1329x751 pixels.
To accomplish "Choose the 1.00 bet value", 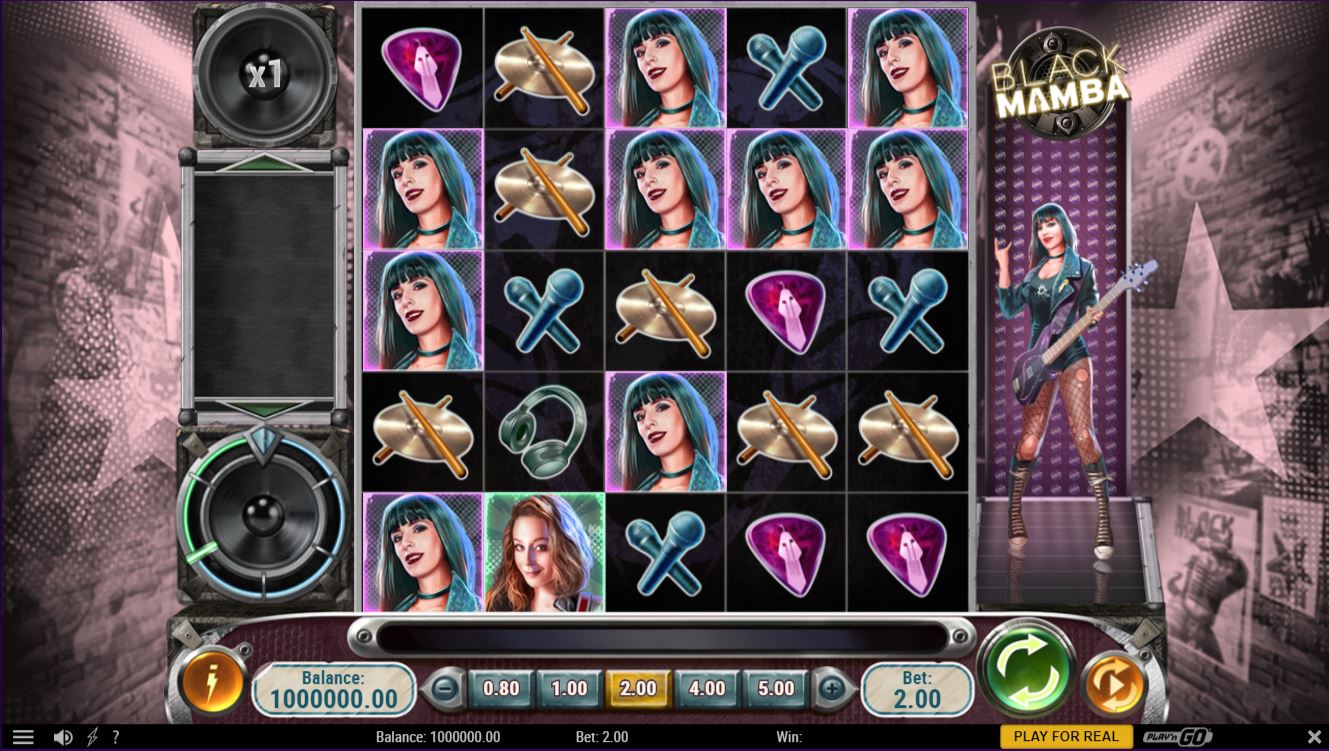I will pyautogui.click(x=569, y=688).
